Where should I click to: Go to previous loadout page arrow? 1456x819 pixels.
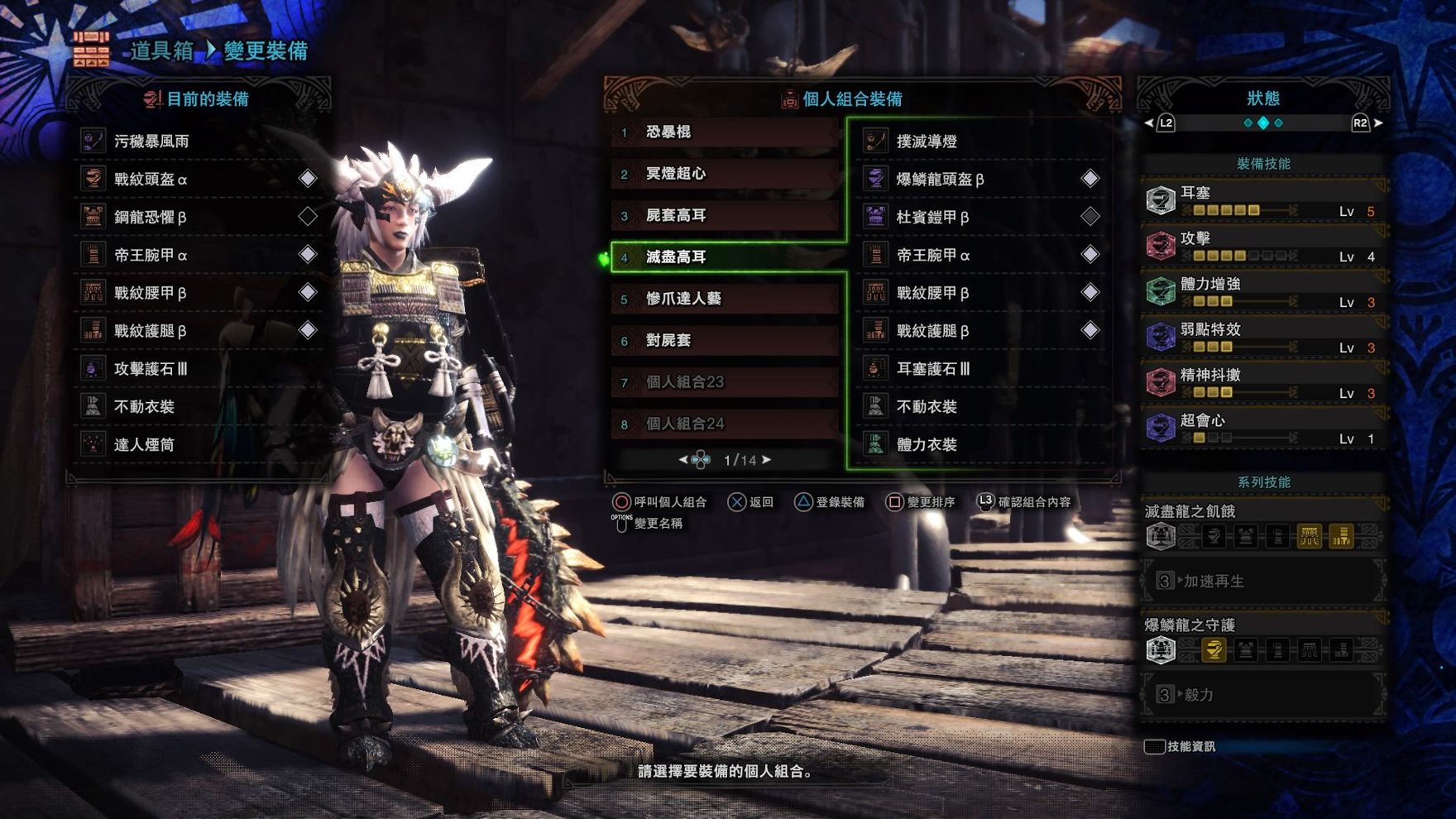tap(683, 460)
